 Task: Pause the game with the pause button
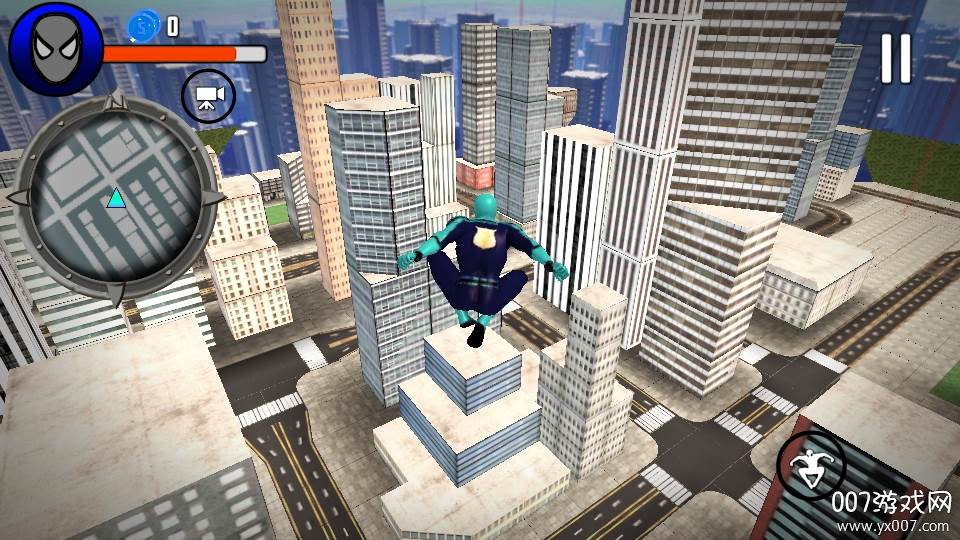pos(895,58)
